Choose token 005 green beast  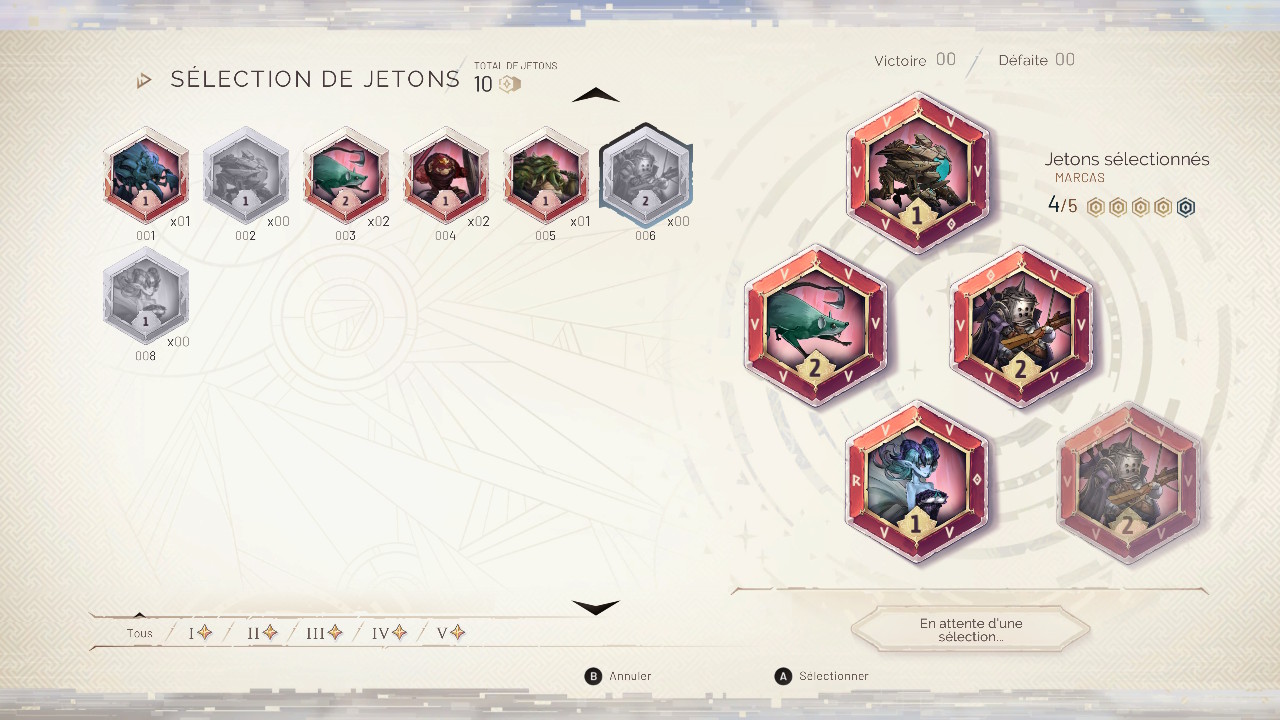[546, 175]
